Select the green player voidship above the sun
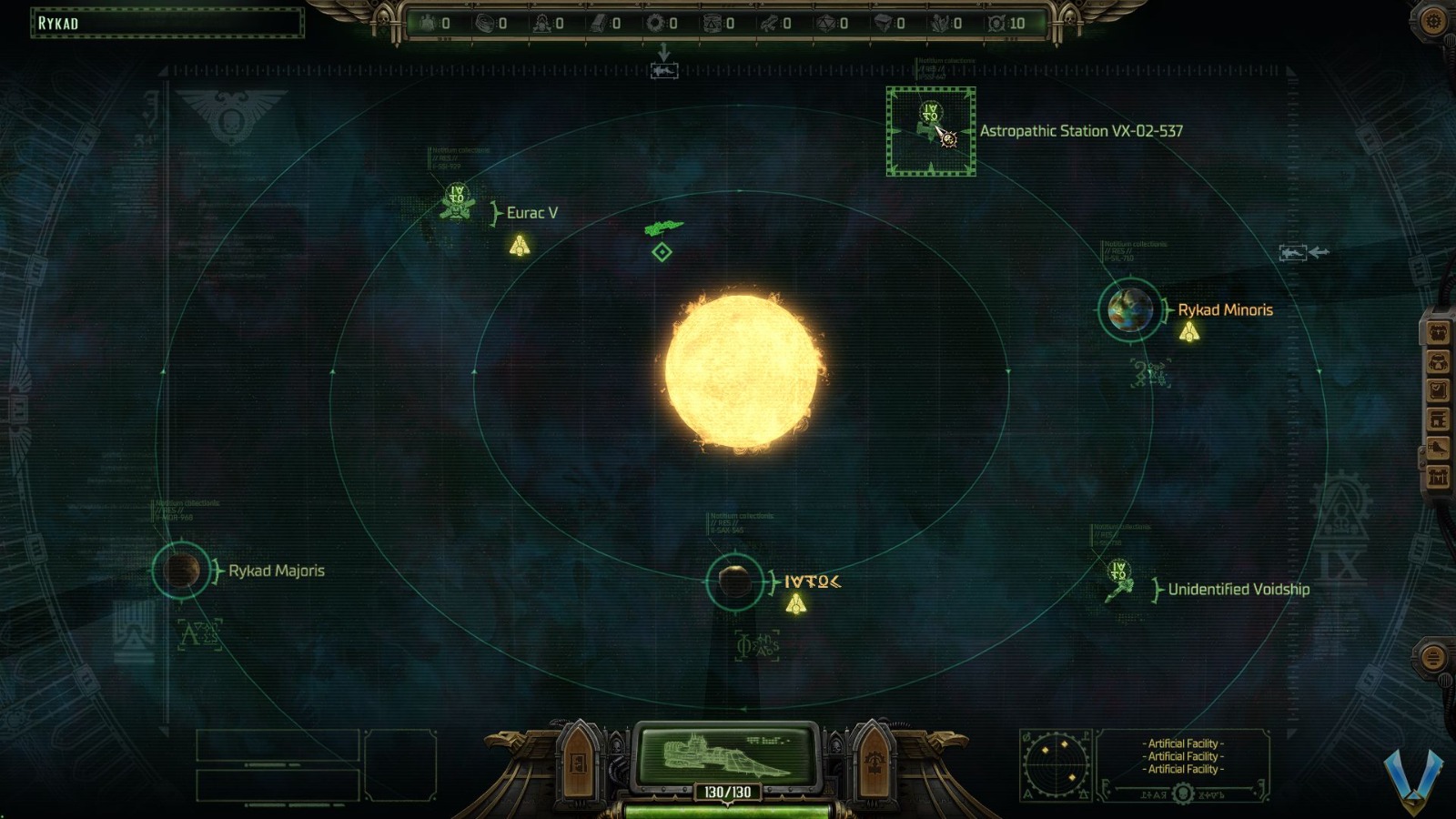 click(663, 226)
